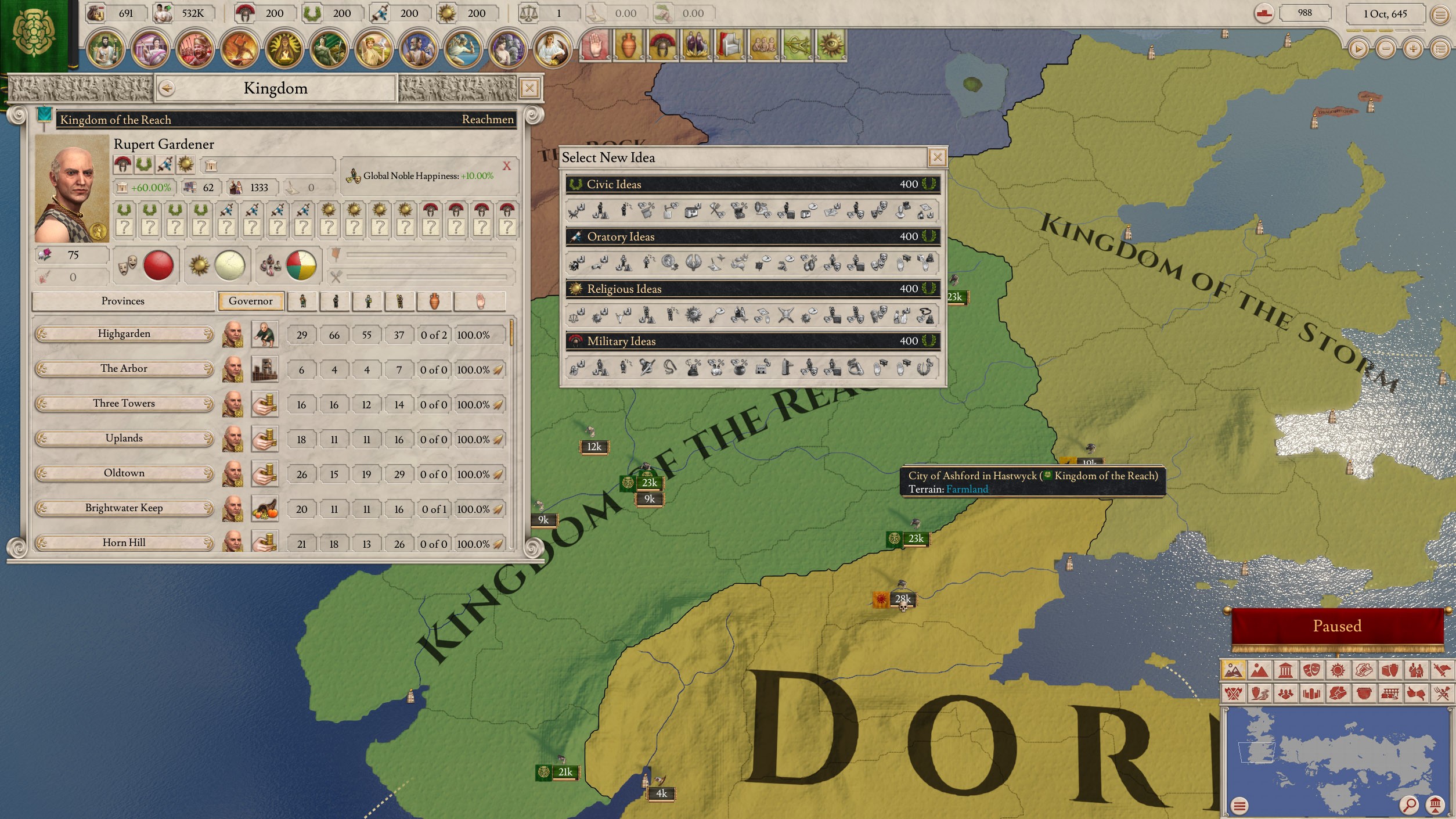
Task: Close the Select New Idea window
Action: point(937,157)
